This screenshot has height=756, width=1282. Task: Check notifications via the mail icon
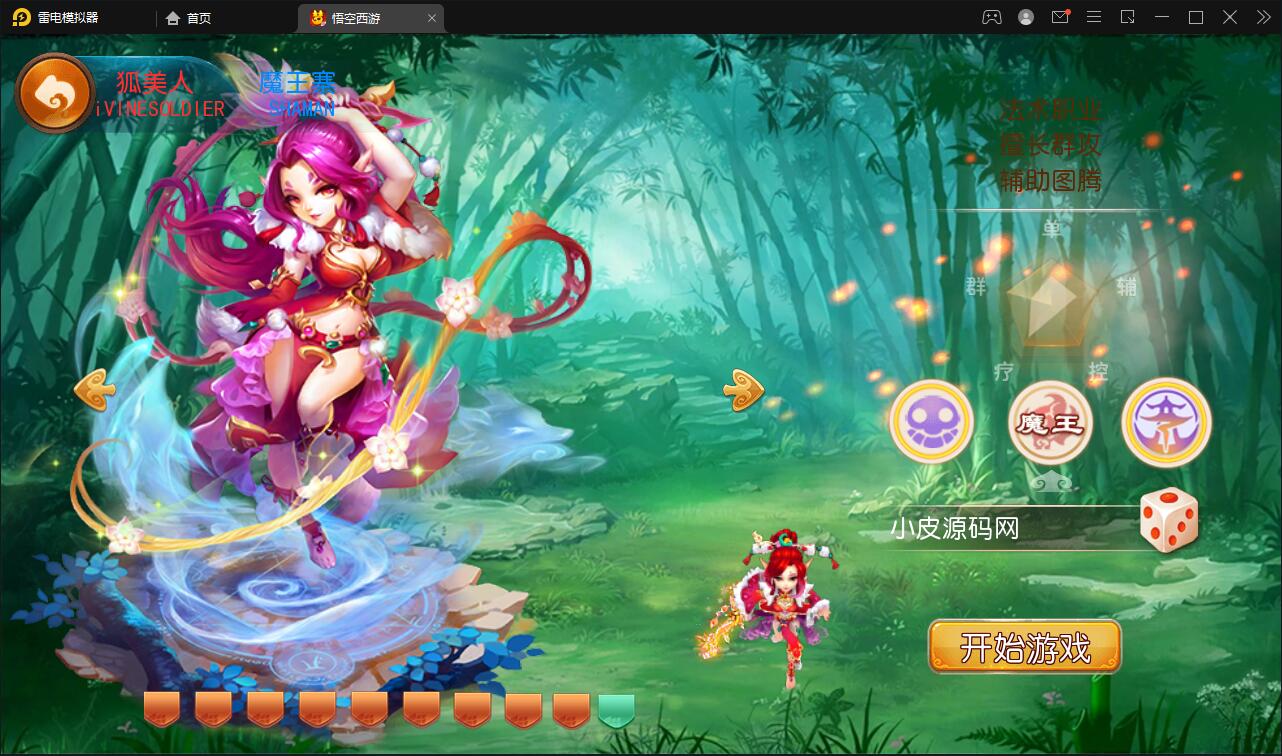point(1060,17)
